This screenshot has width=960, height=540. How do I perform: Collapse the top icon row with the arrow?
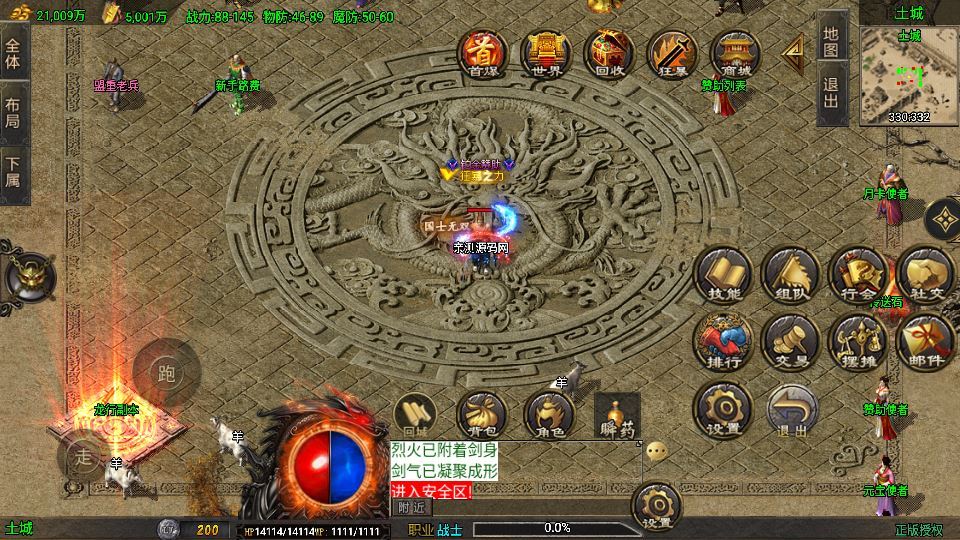click(x=794, y=48)
